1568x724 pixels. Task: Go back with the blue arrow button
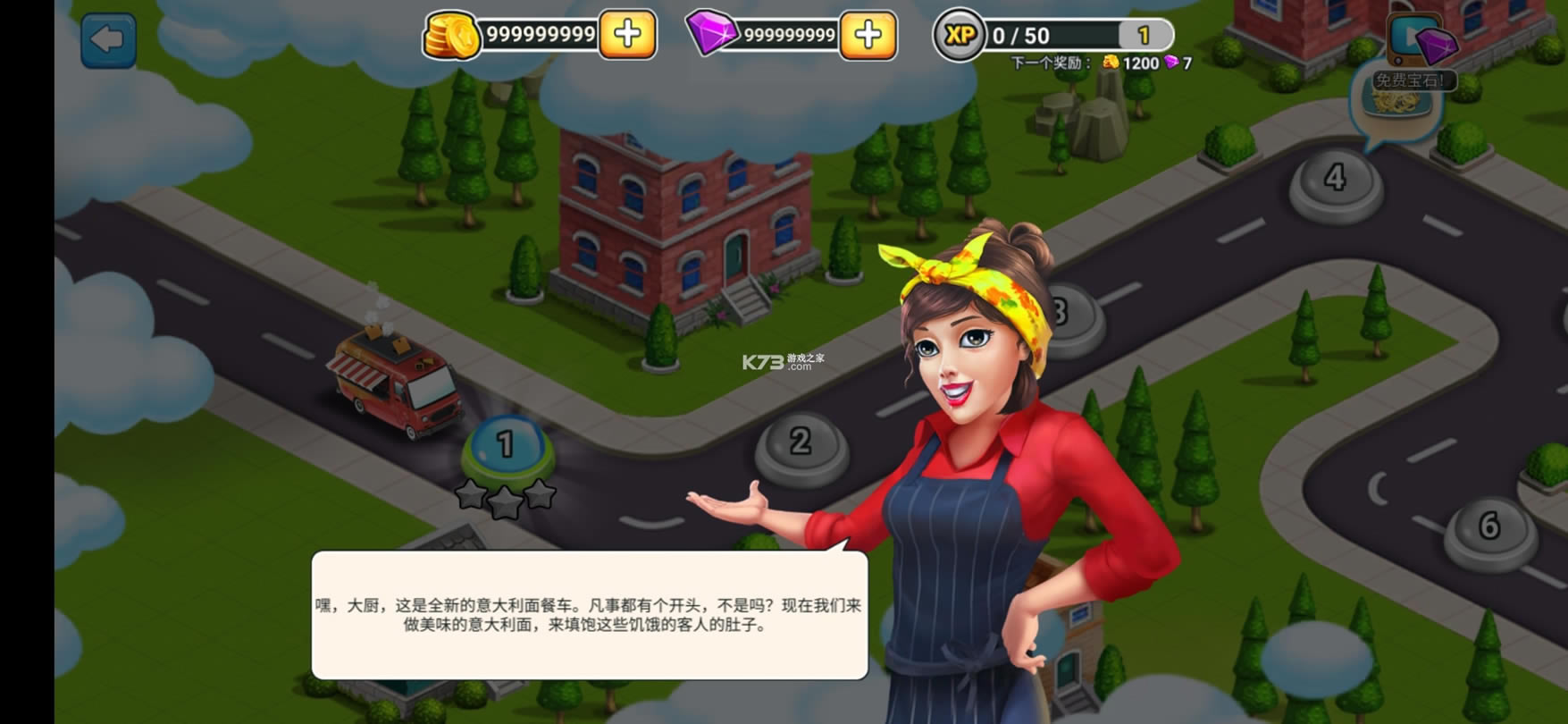(x=108, y=40)
